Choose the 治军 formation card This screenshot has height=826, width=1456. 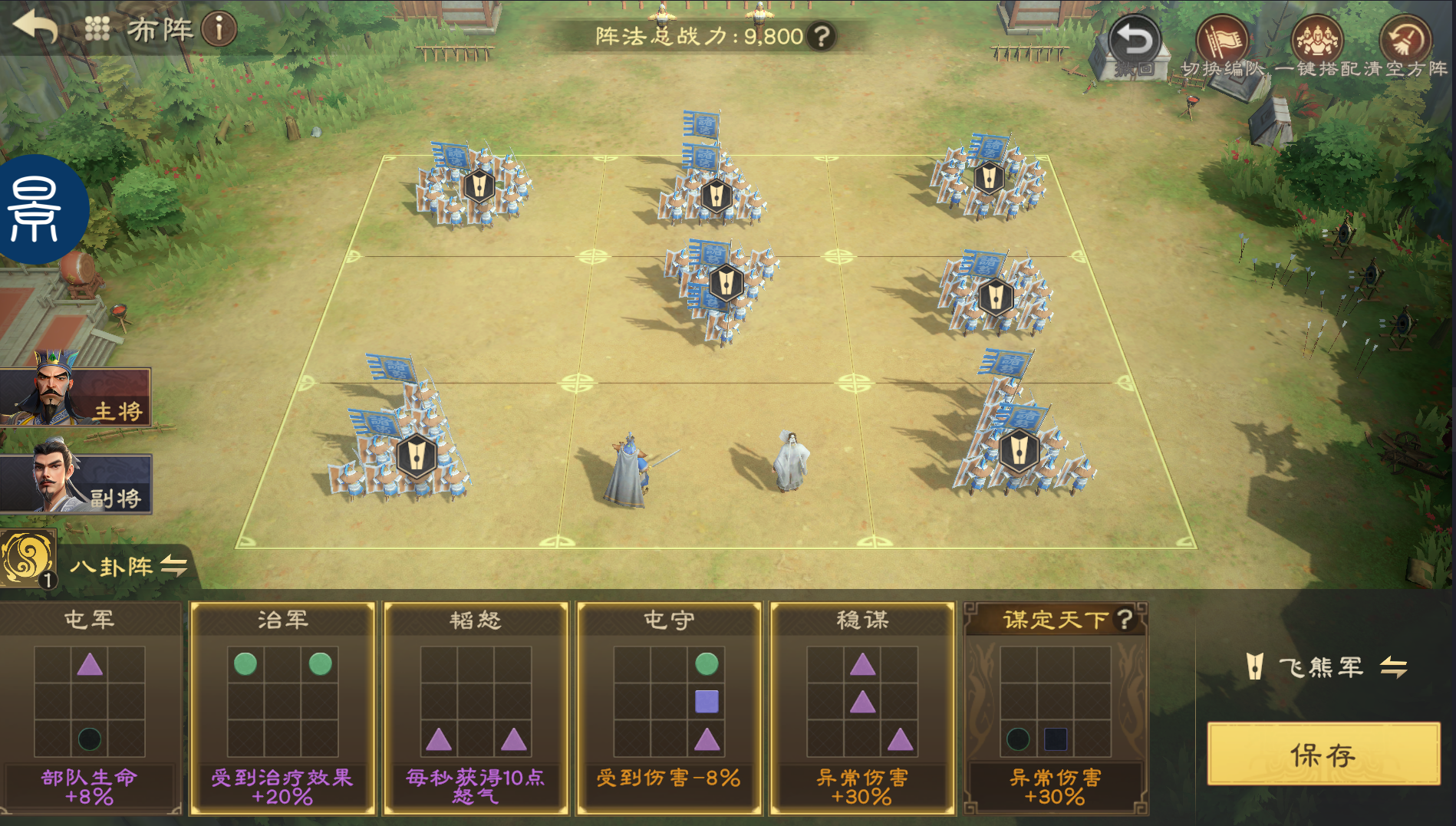coord(282,707)
